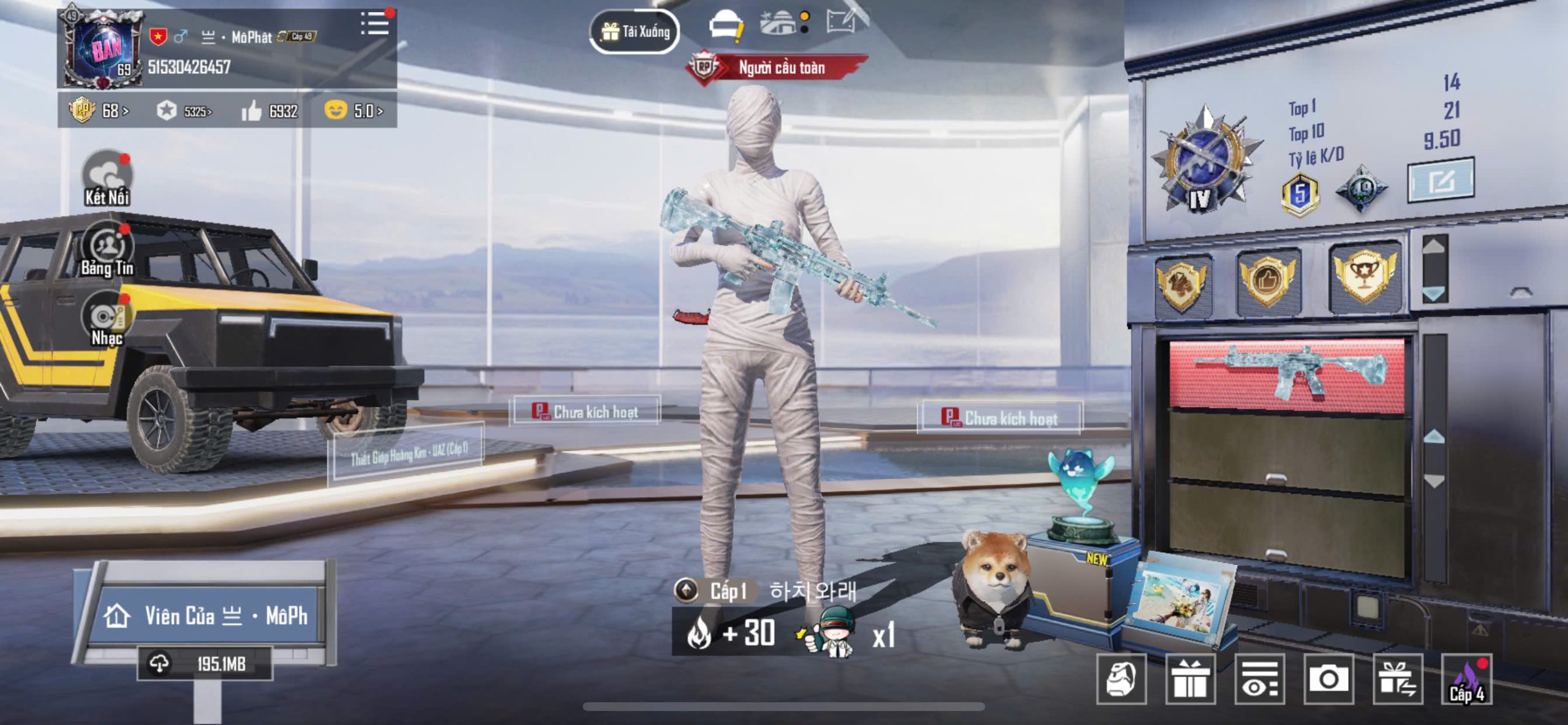
Task: Open the 5.0 smiley rating
Action: (x=354, y=111)
